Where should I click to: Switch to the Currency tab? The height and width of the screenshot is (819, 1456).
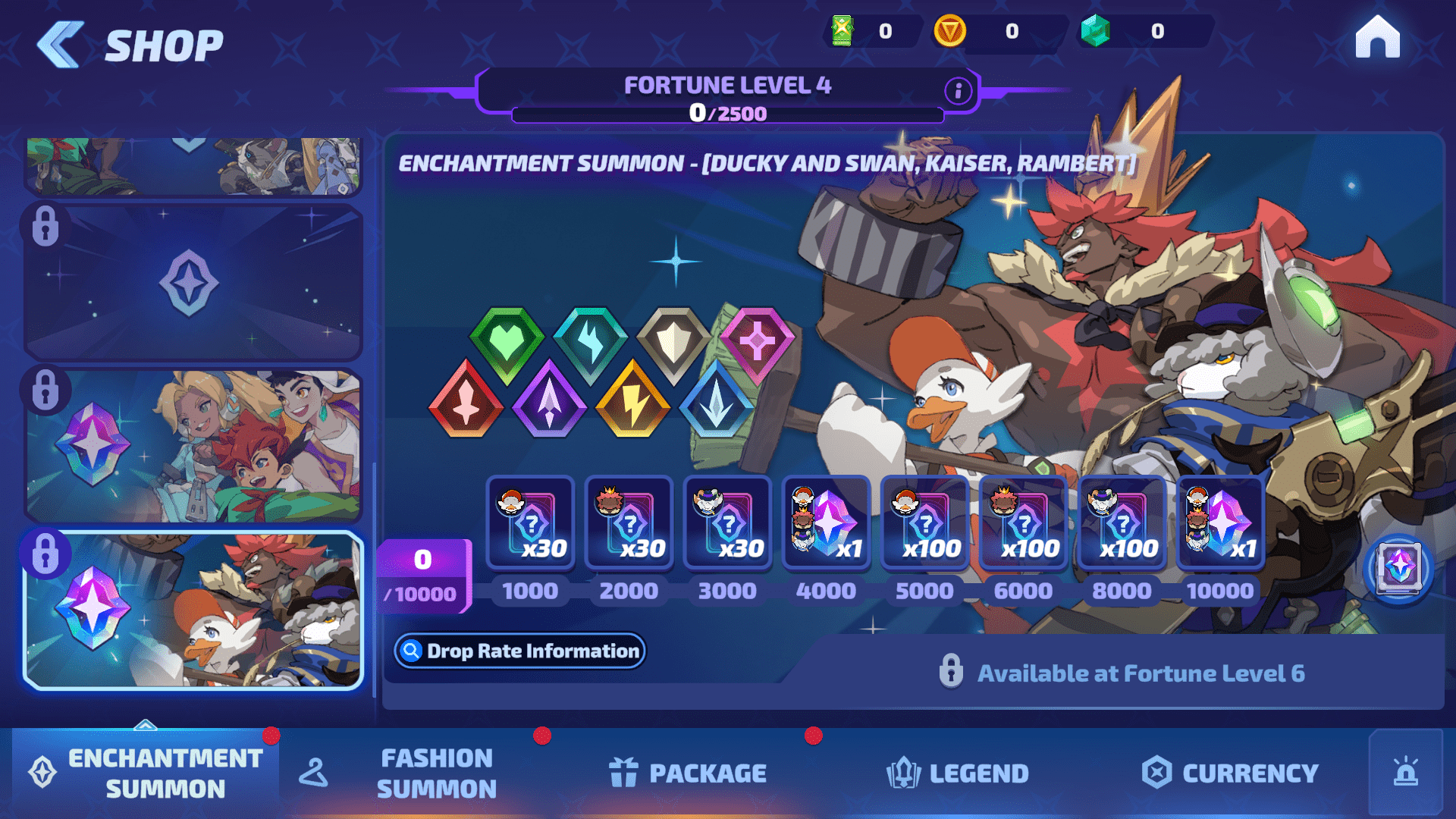(x=1230, y=773)
